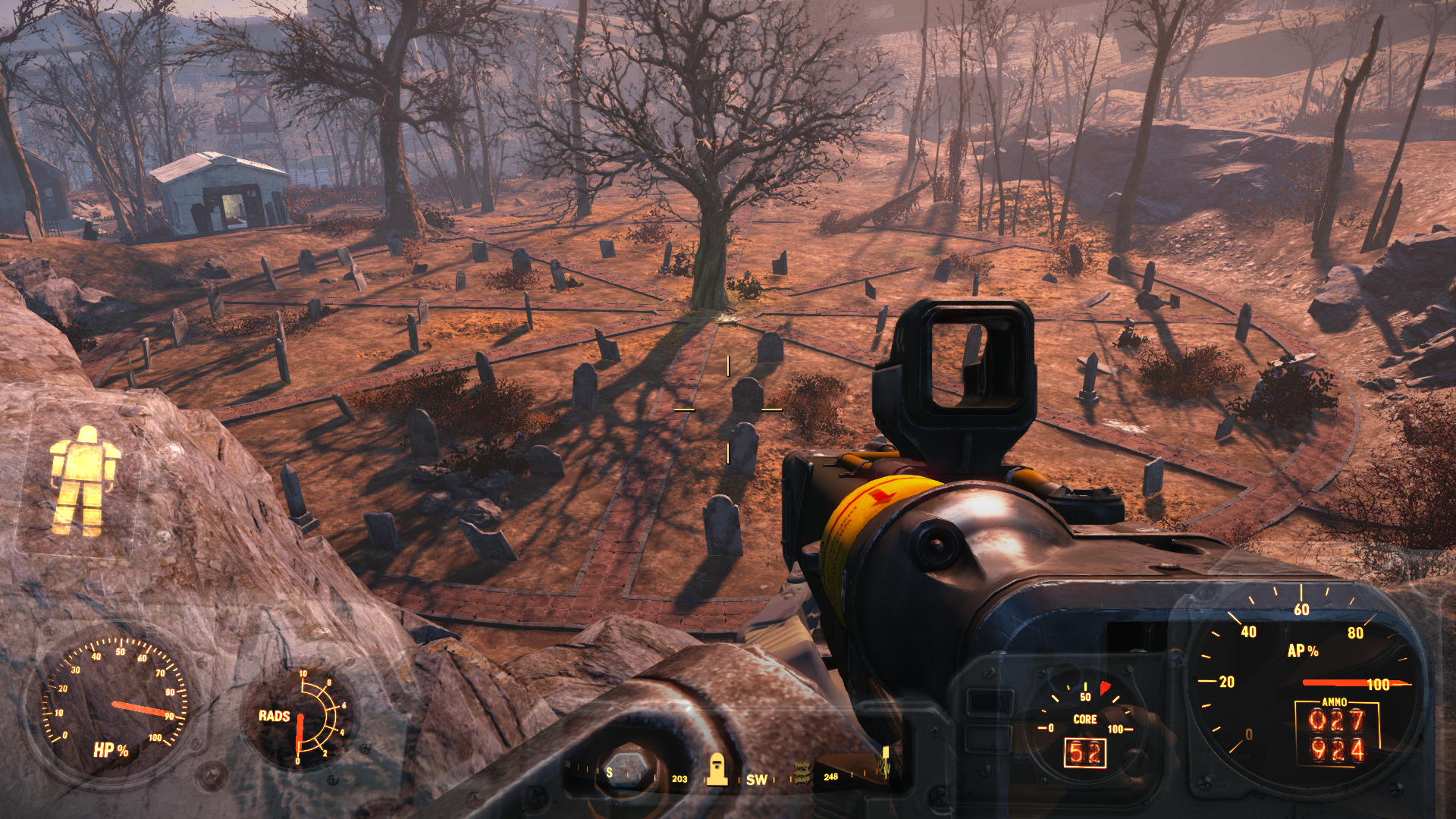
Task: Select the stacked-cars junkyard marker on compass
Action: point(802,772)
